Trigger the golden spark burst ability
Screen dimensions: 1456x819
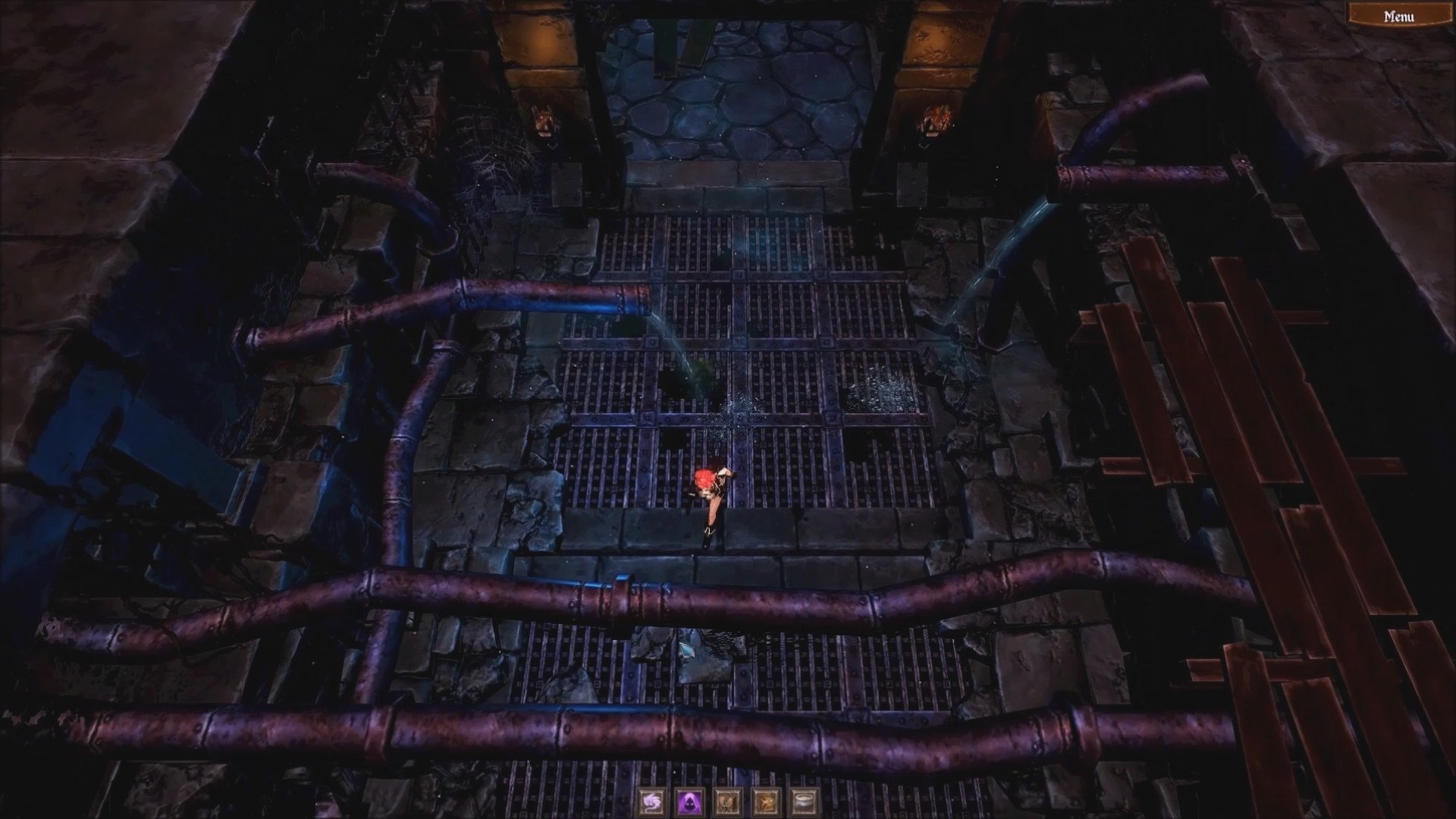click(764, 801)
